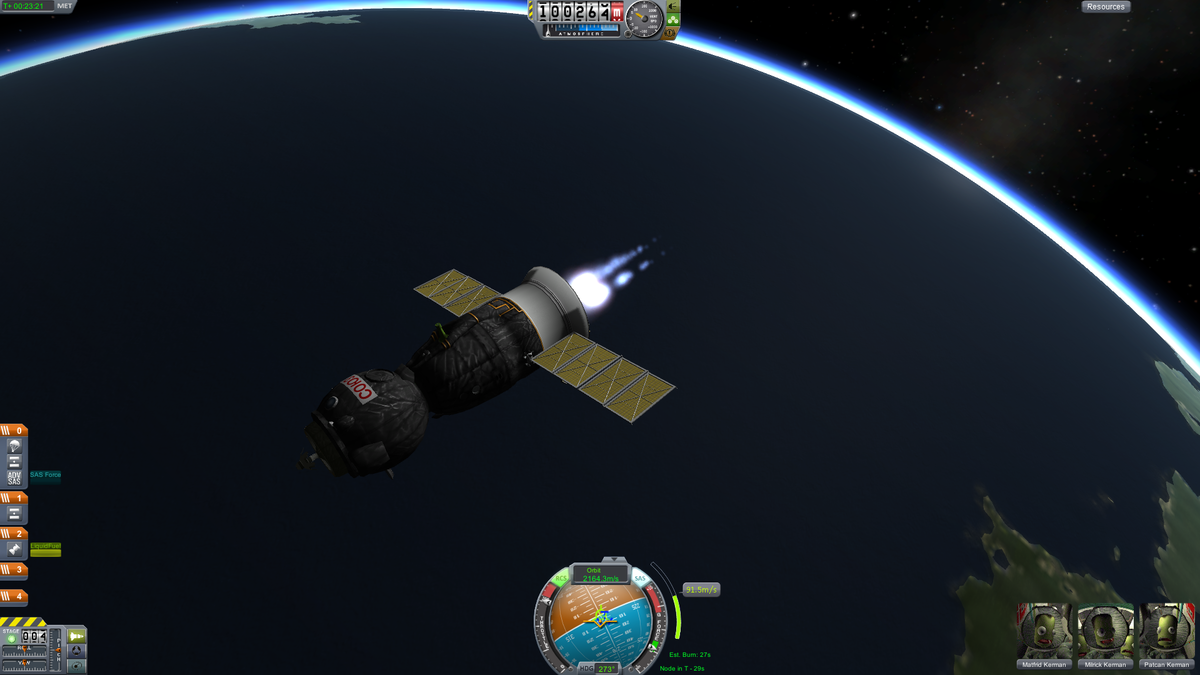Select Milrick Kerman's crew portrait
The image size is (1200, 675).
[x=1105, y=631]
